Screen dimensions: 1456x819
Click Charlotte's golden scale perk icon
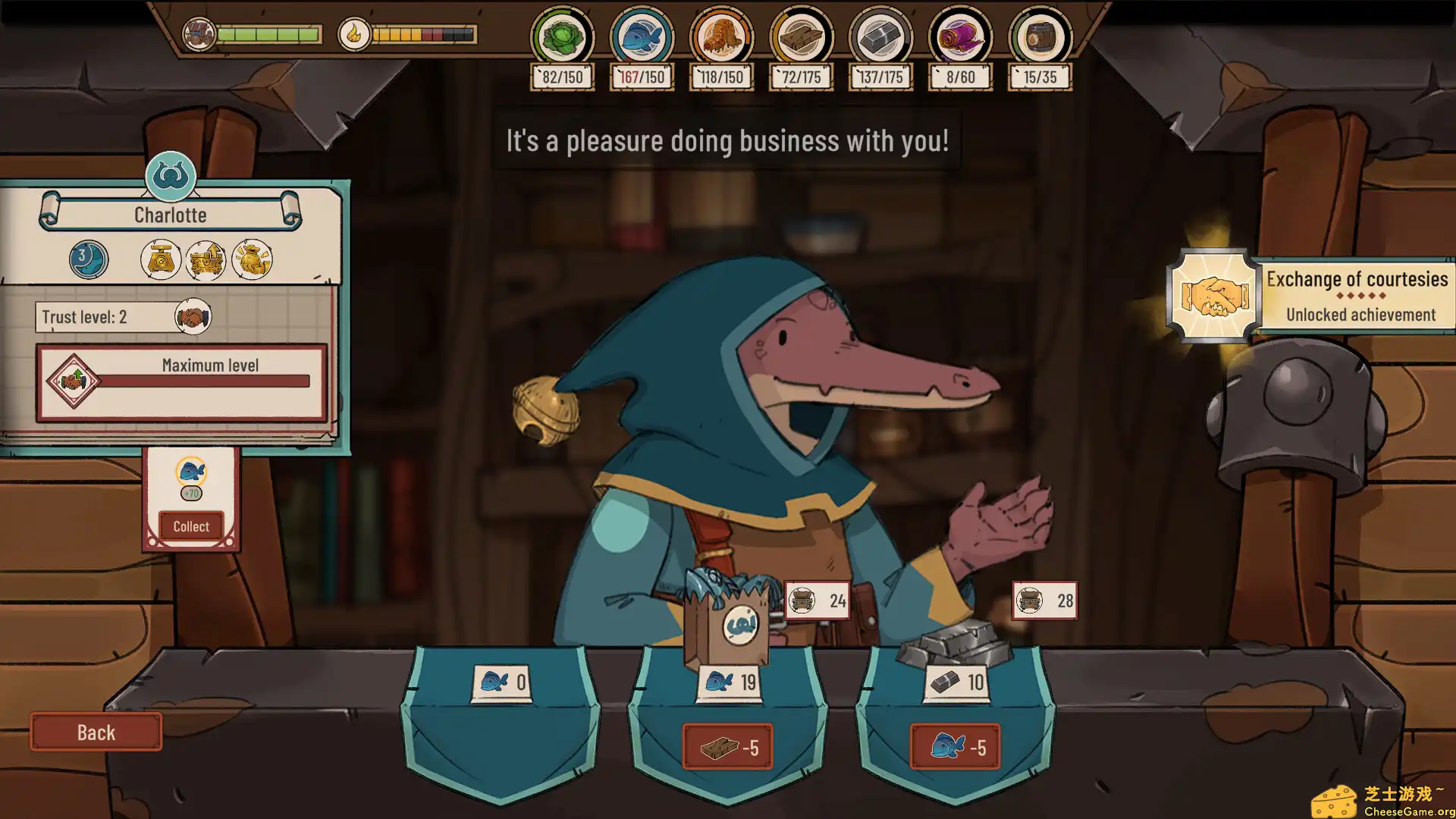pos(161,260)
